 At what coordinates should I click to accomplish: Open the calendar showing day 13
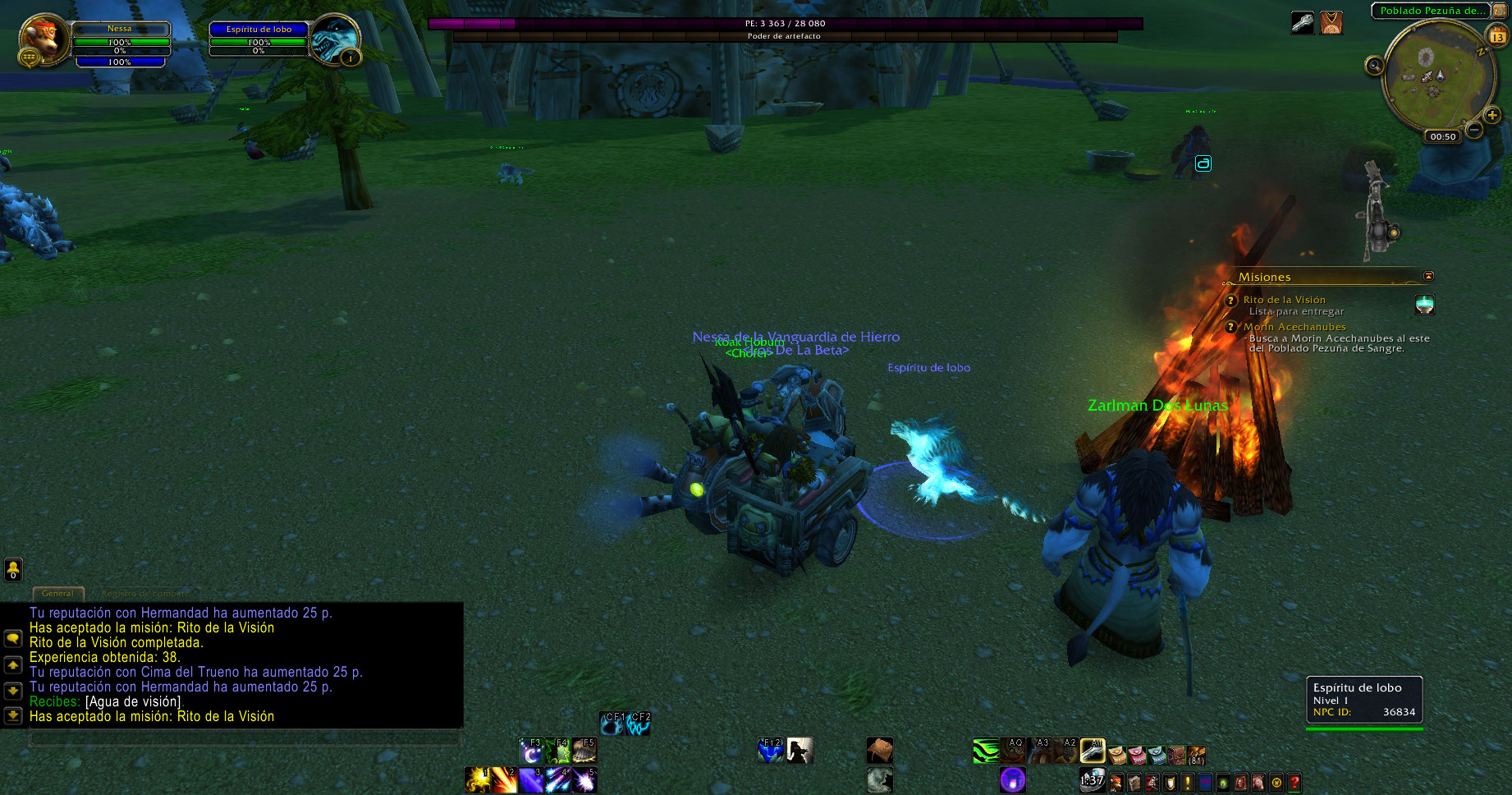1497,36
